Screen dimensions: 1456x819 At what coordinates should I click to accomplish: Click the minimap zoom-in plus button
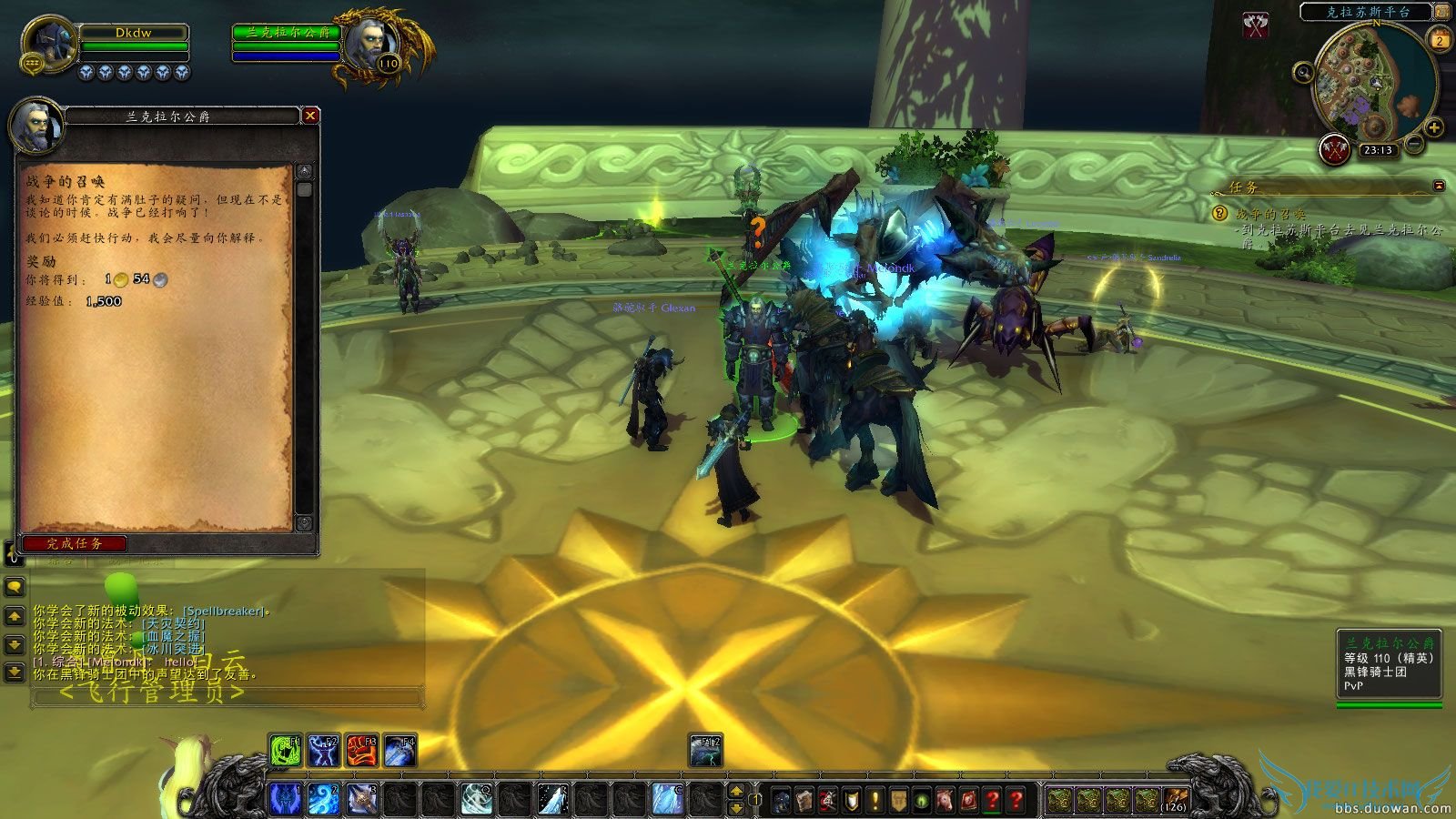click(x=1435, y=128)
